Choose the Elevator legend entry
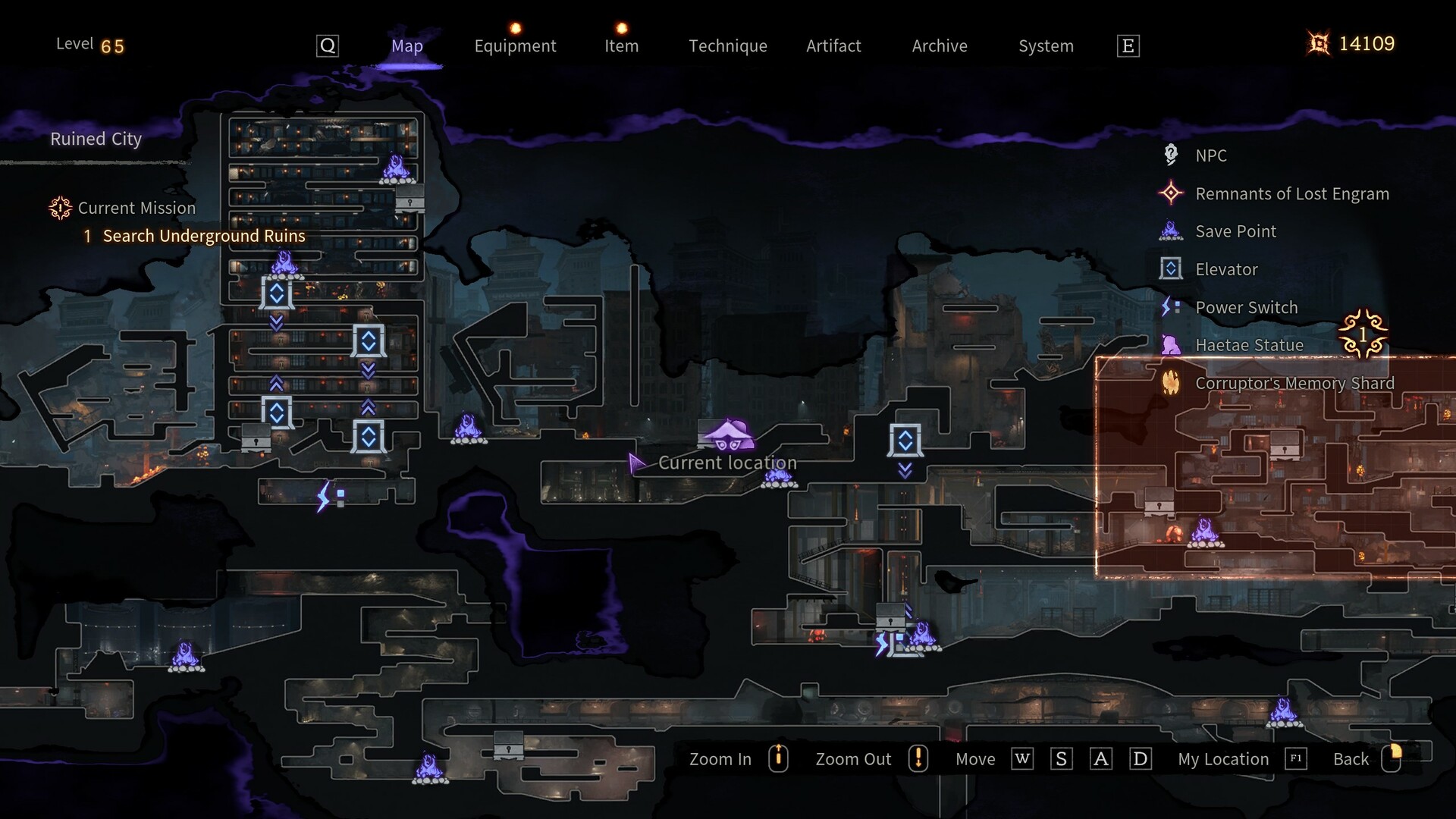 click(x=1226, y=269)
